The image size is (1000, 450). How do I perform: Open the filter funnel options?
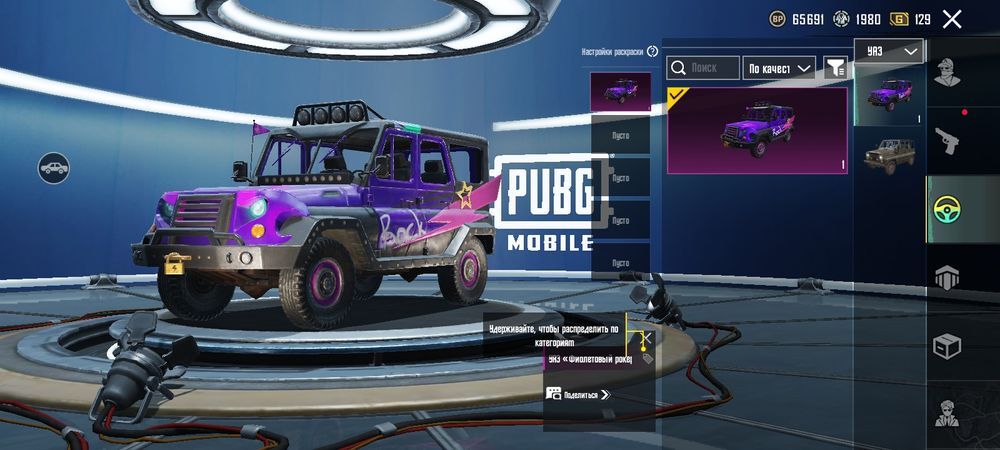pos(835,68)
